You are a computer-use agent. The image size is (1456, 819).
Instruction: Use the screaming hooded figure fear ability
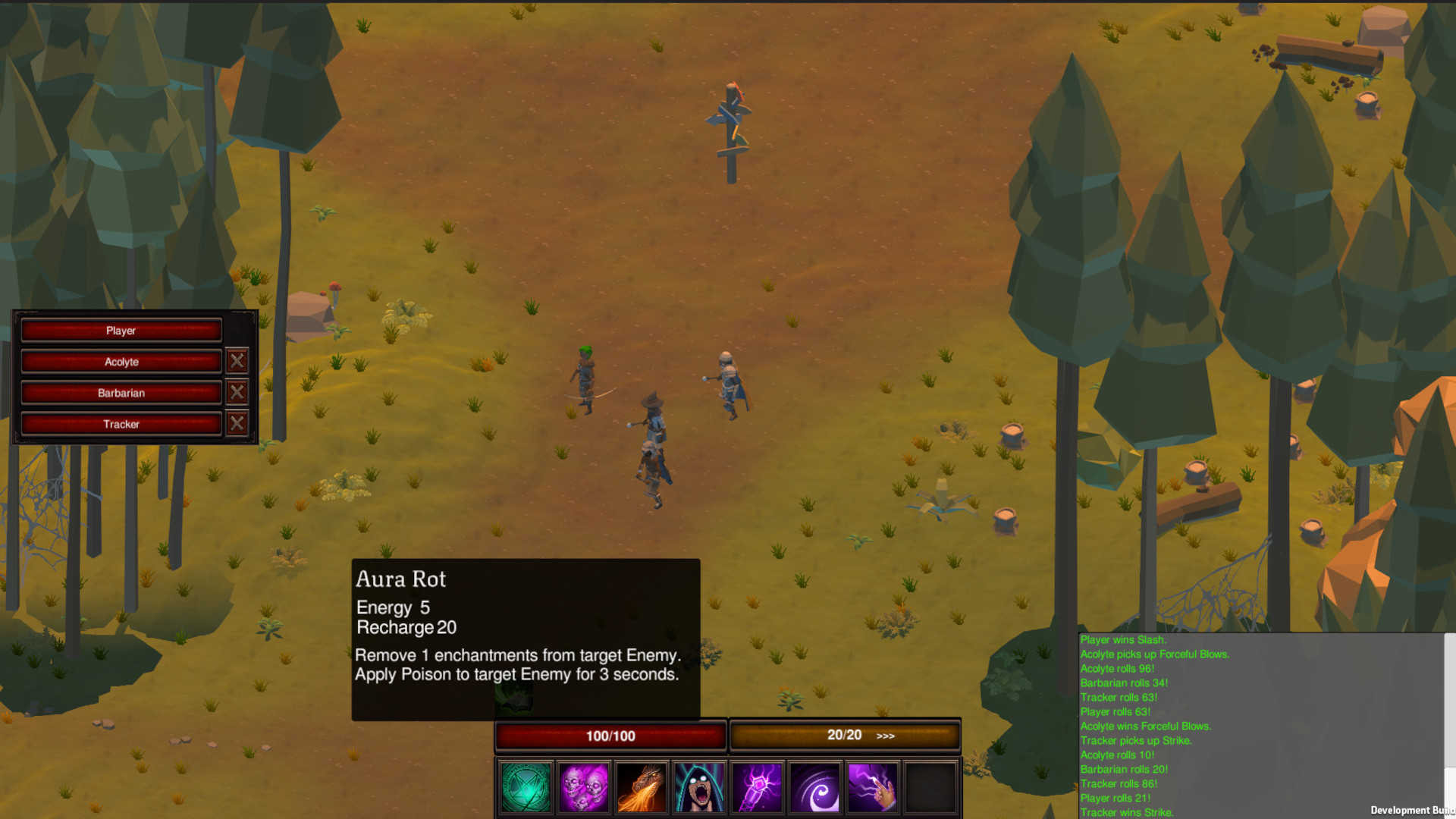pos(698,787)
